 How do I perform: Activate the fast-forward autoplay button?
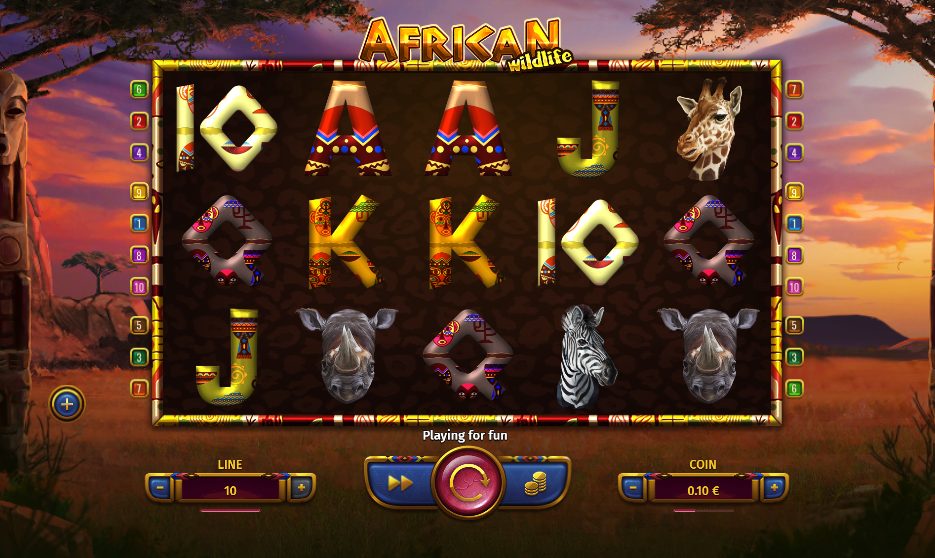click(x=400, y=483)
